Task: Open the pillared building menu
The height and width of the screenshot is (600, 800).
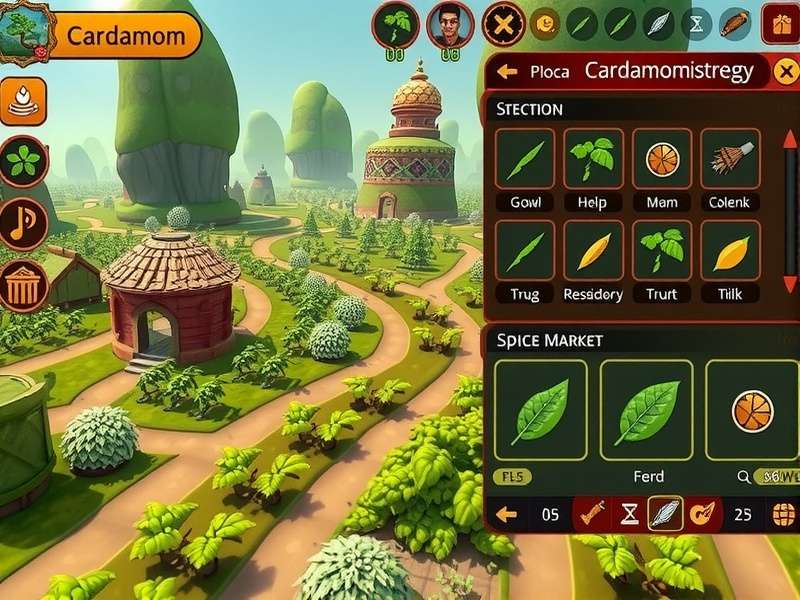Action: [24, 286]
